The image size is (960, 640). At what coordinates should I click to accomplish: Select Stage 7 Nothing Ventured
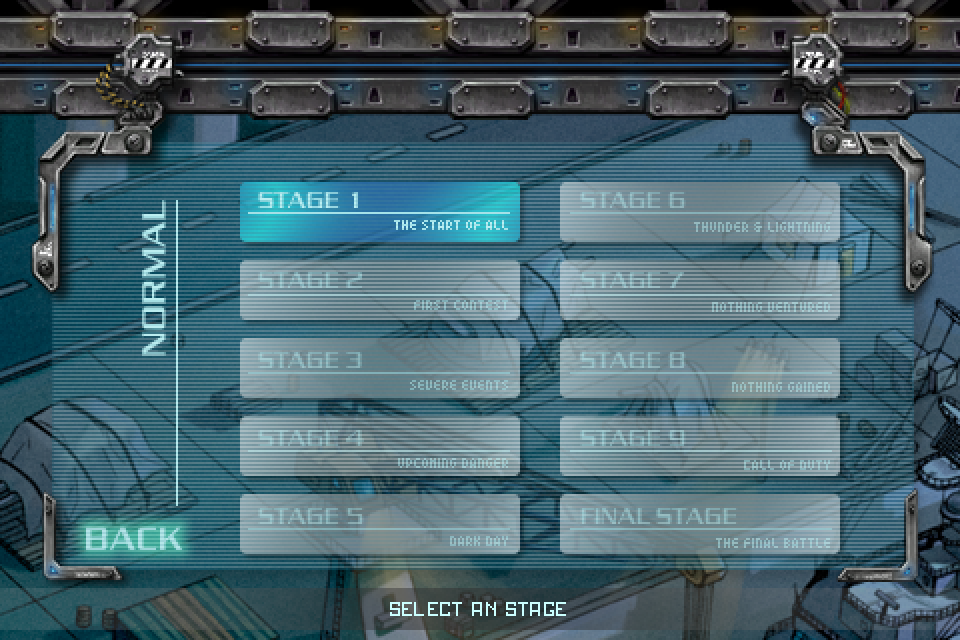[700, 290]
